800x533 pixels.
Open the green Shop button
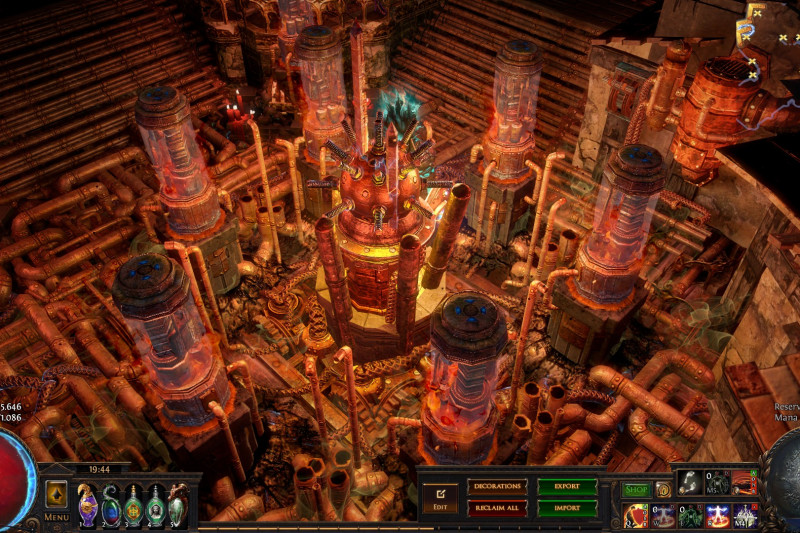pyautogui.click(x=637, y=490)
